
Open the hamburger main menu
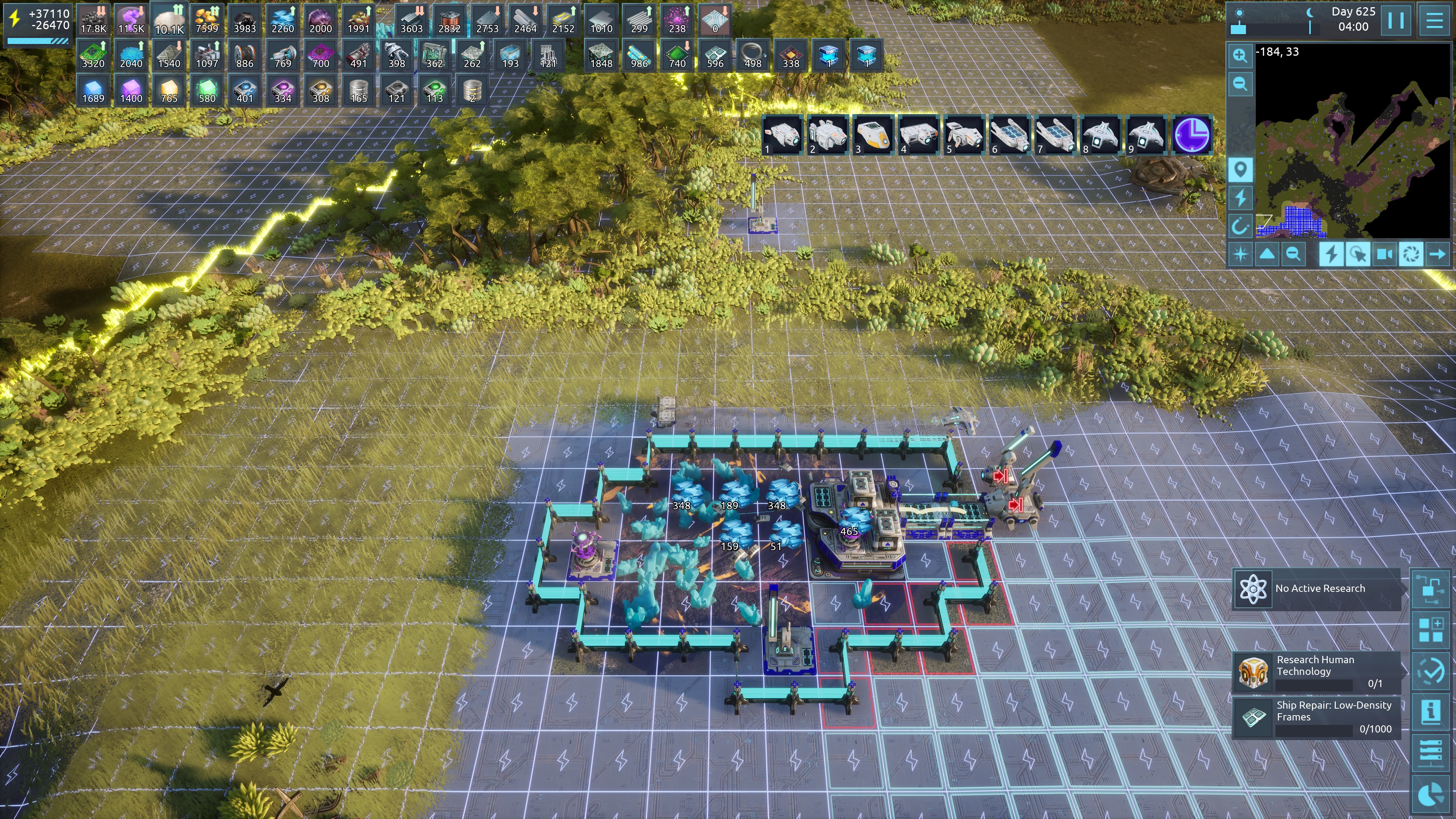click(x=1434, y=21)
